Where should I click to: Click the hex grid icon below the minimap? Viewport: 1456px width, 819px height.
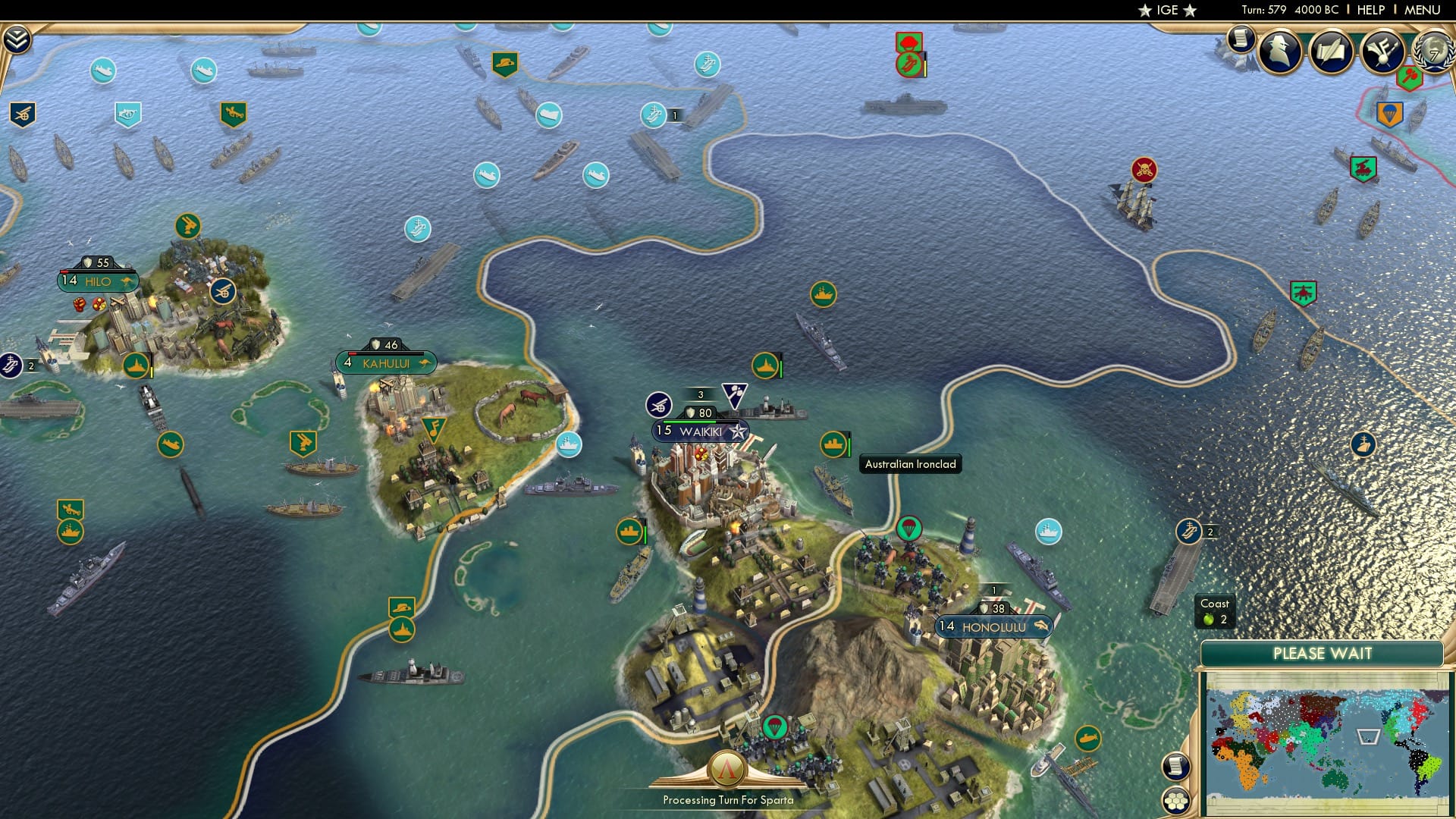click(x=1176, y=800)
